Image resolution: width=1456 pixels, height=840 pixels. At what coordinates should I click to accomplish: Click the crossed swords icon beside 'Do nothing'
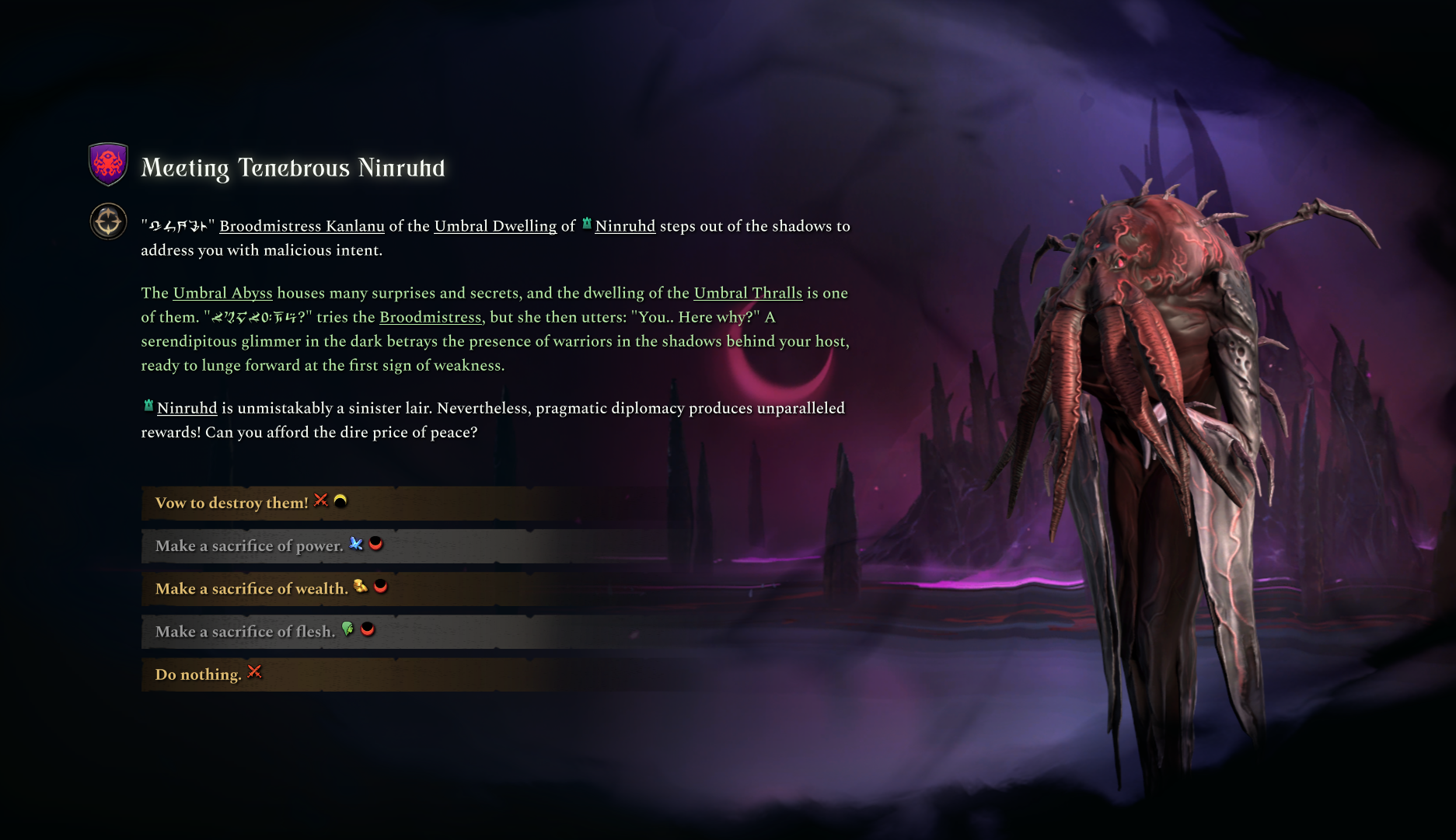click(x=253, y=673)
